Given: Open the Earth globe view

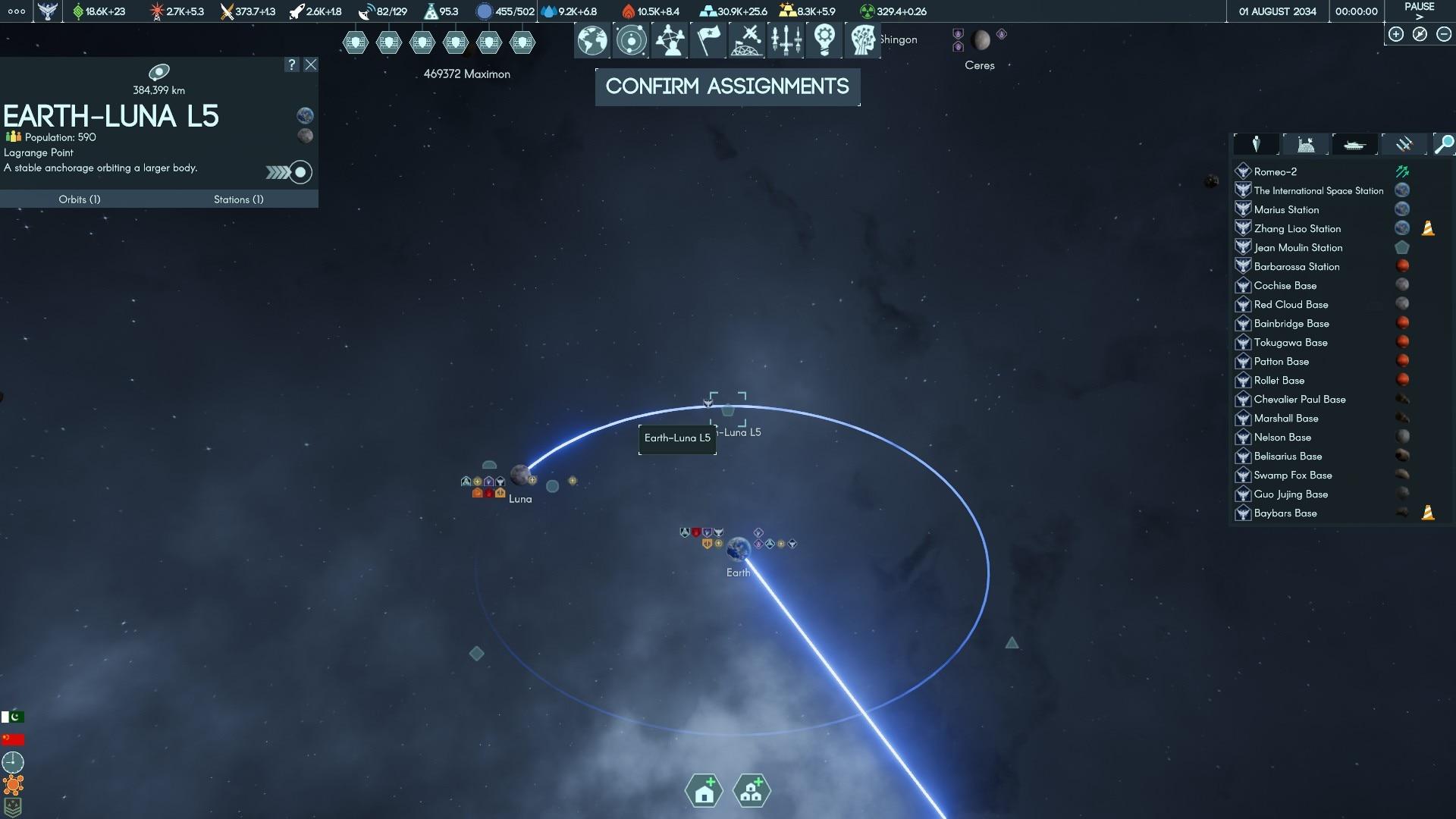Looking at the screenshot, I should (592, 40).
